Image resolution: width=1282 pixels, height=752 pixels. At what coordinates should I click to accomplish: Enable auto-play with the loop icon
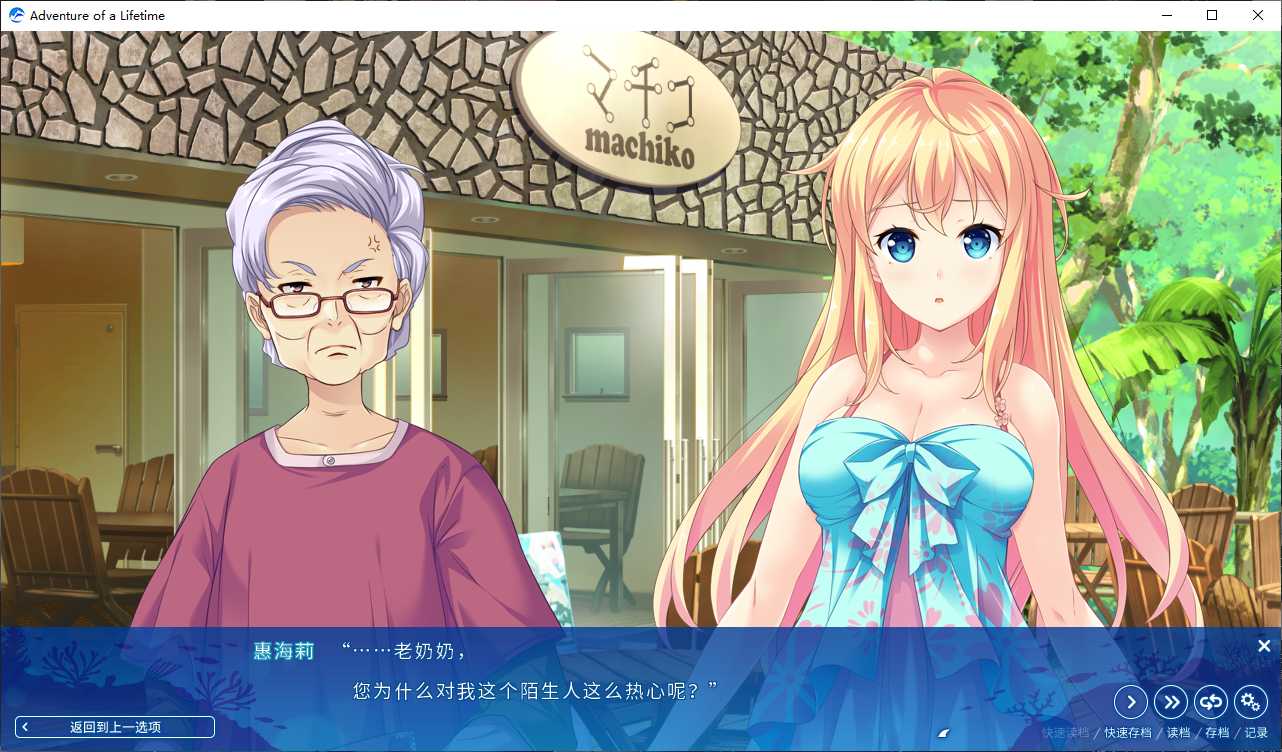coord(1211,702)
